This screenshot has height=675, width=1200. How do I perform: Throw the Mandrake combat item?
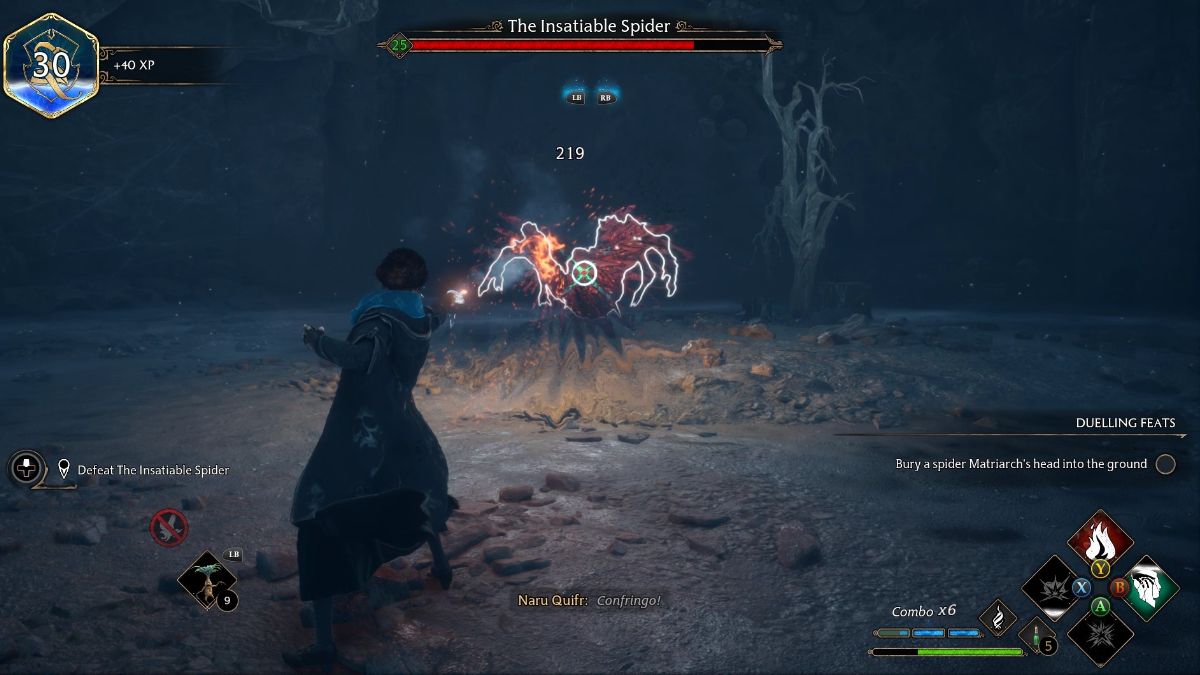(x=206, y=579)
